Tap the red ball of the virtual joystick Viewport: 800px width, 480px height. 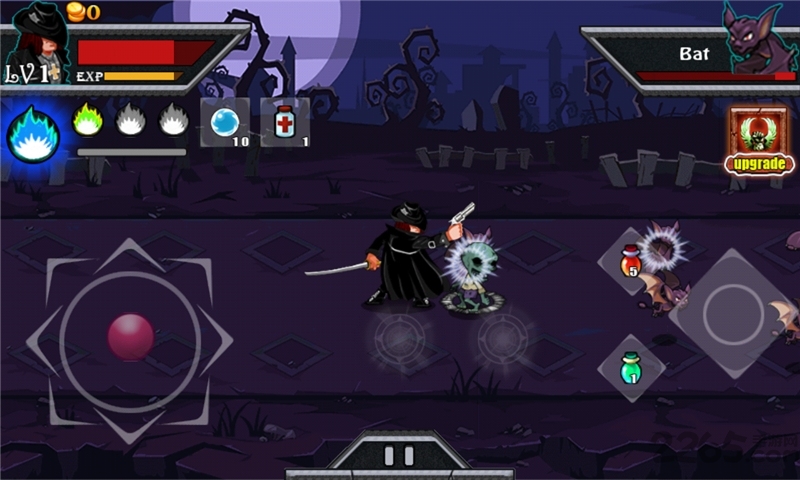(131, 337)
